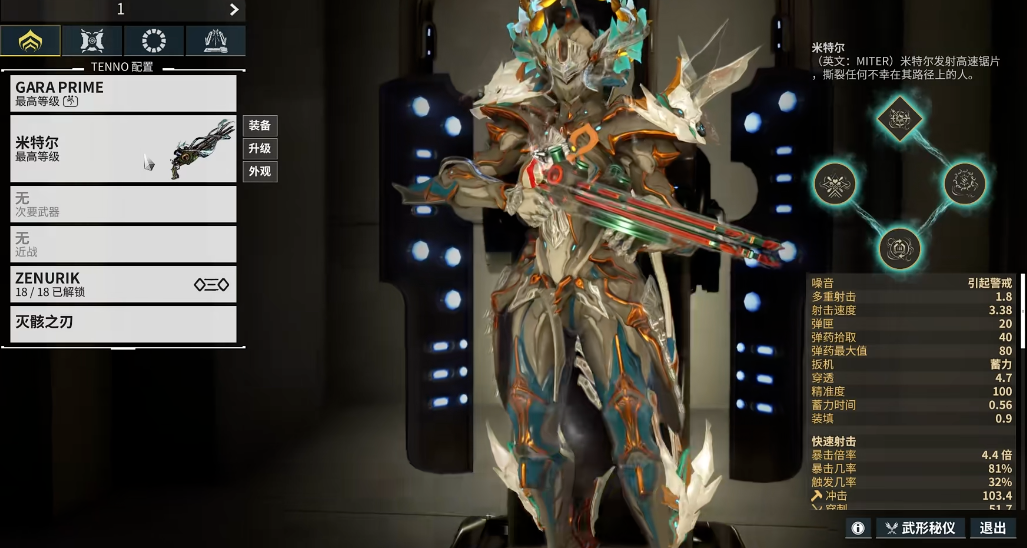The image size is (1027, 548).
Task: Open the 外观 (Appearance) option
Action: point(260,172)
